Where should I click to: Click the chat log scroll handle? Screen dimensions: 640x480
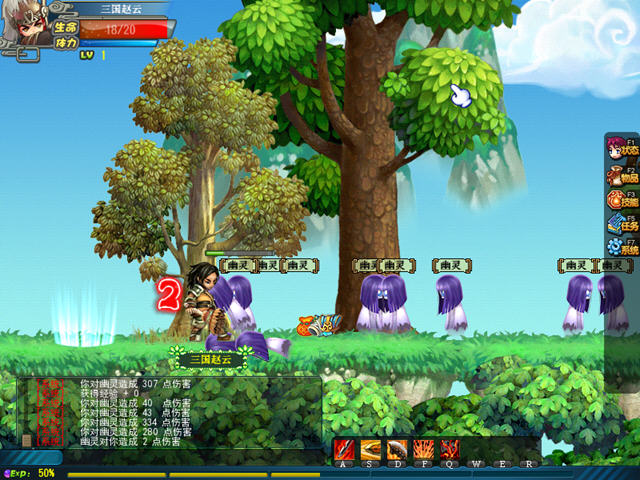pyautogui.click(x=26, y=440)
